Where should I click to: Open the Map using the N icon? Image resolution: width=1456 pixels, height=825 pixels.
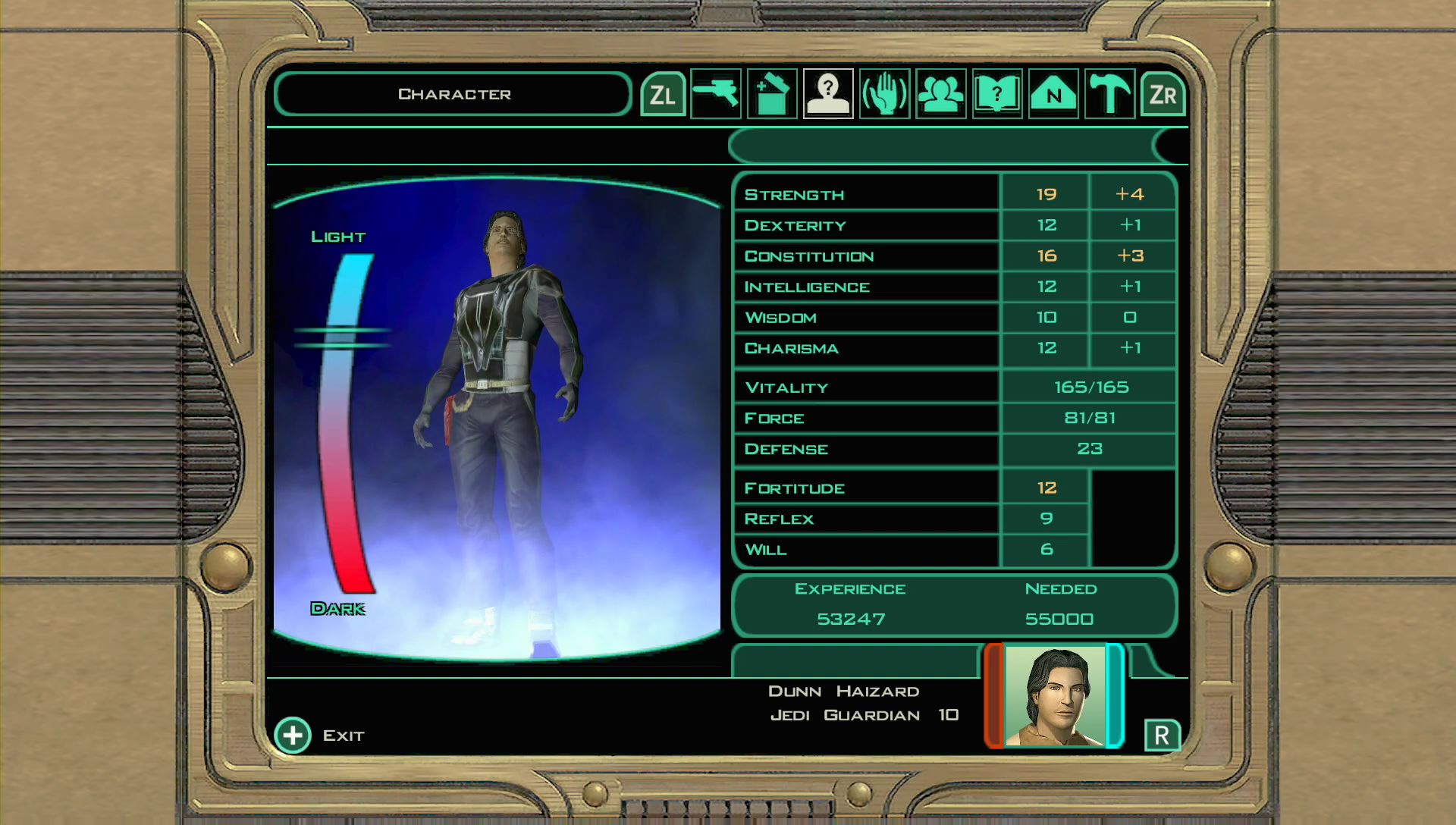click(x=1052, y=94)
